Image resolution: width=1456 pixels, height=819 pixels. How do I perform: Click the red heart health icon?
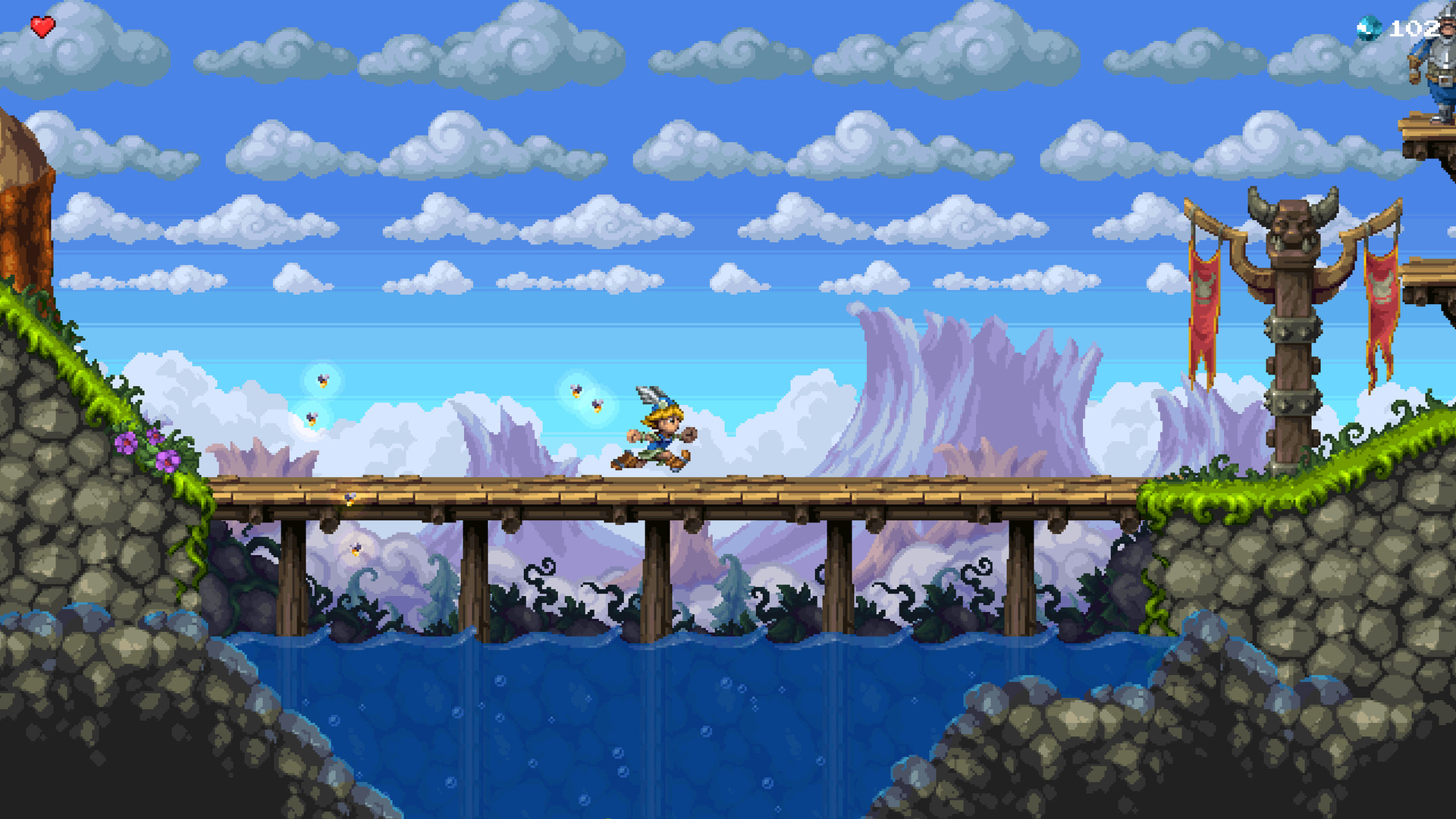pos(42,27)
